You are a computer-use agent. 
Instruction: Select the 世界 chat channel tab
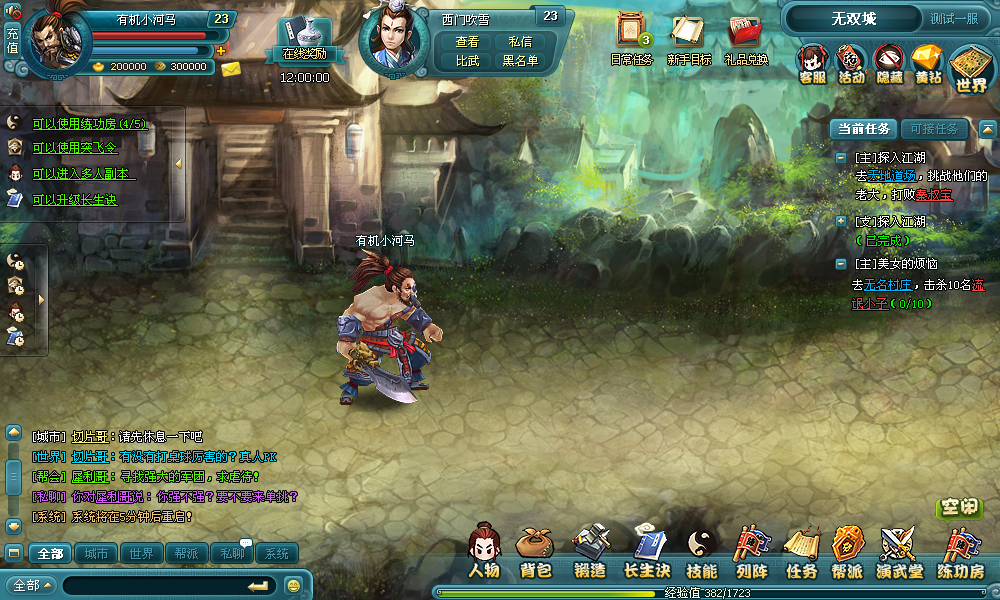pyautogui.click(x=141, y=553)
